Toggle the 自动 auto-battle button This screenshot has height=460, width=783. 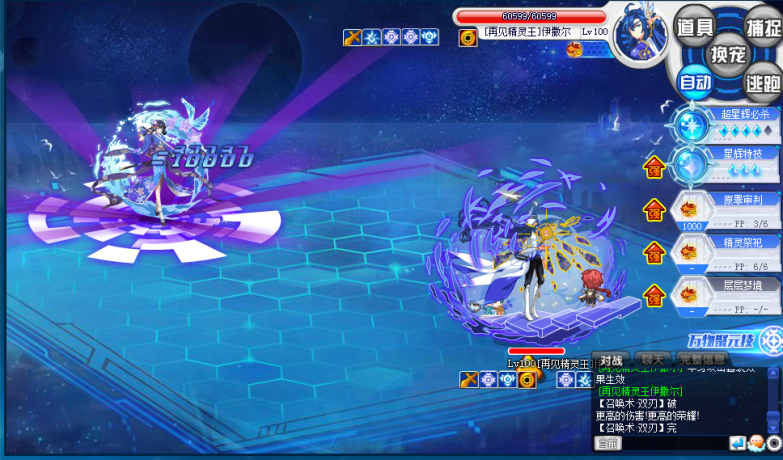tap(694, 82)
